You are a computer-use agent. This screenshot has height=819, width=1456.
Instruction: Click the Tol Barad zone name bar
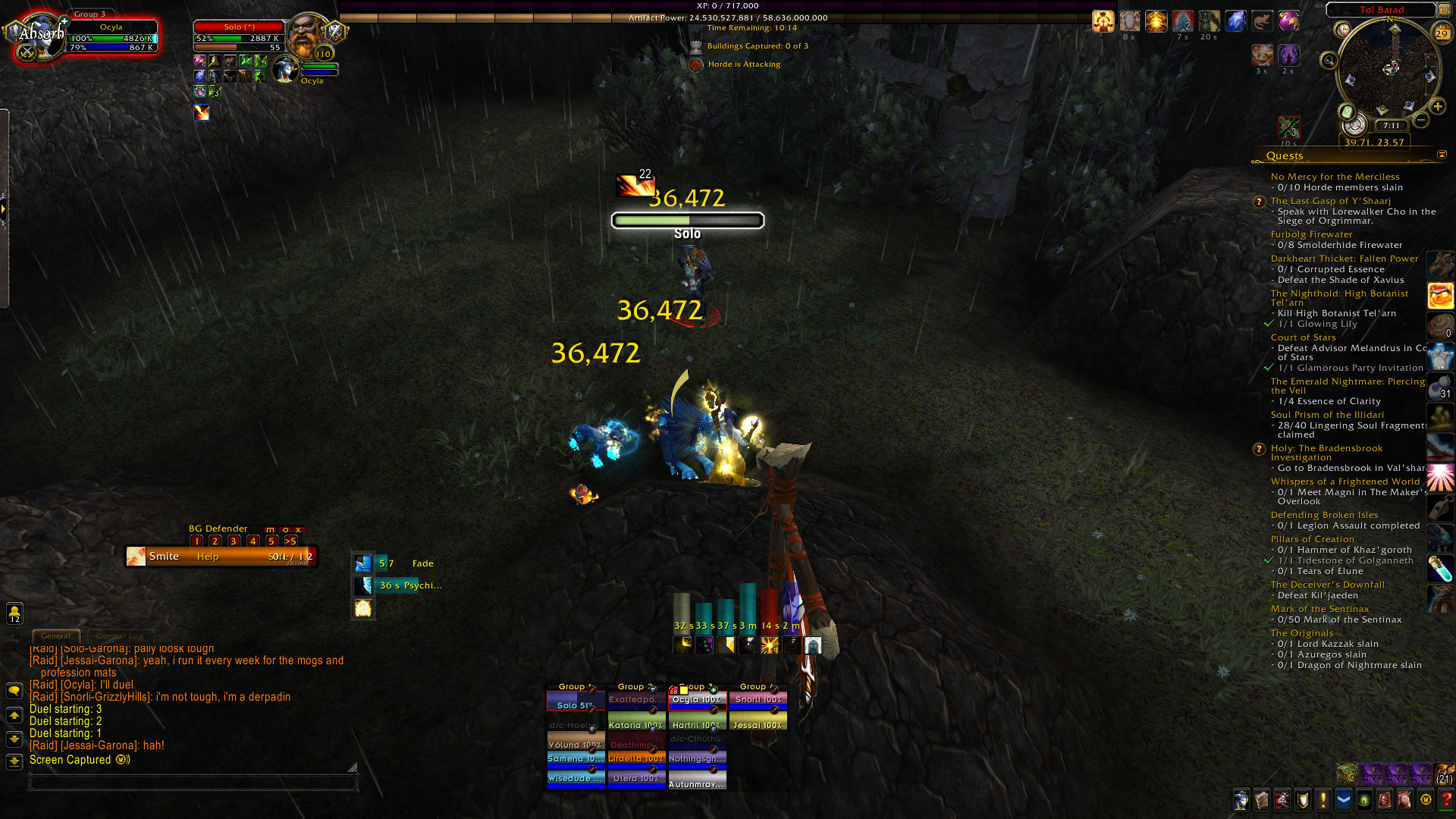(1381, 10)
